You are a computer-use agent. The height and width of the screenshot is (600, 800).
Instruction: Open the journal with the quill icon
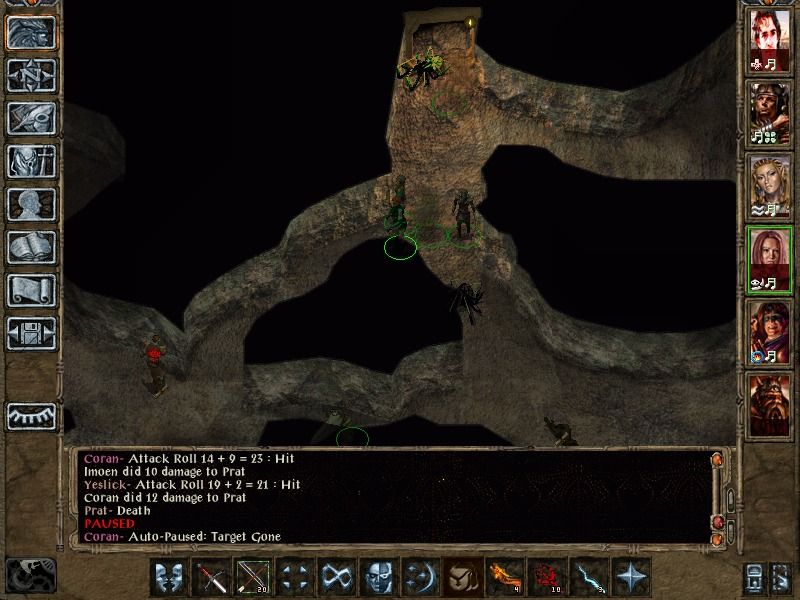[x=31, y=117]
